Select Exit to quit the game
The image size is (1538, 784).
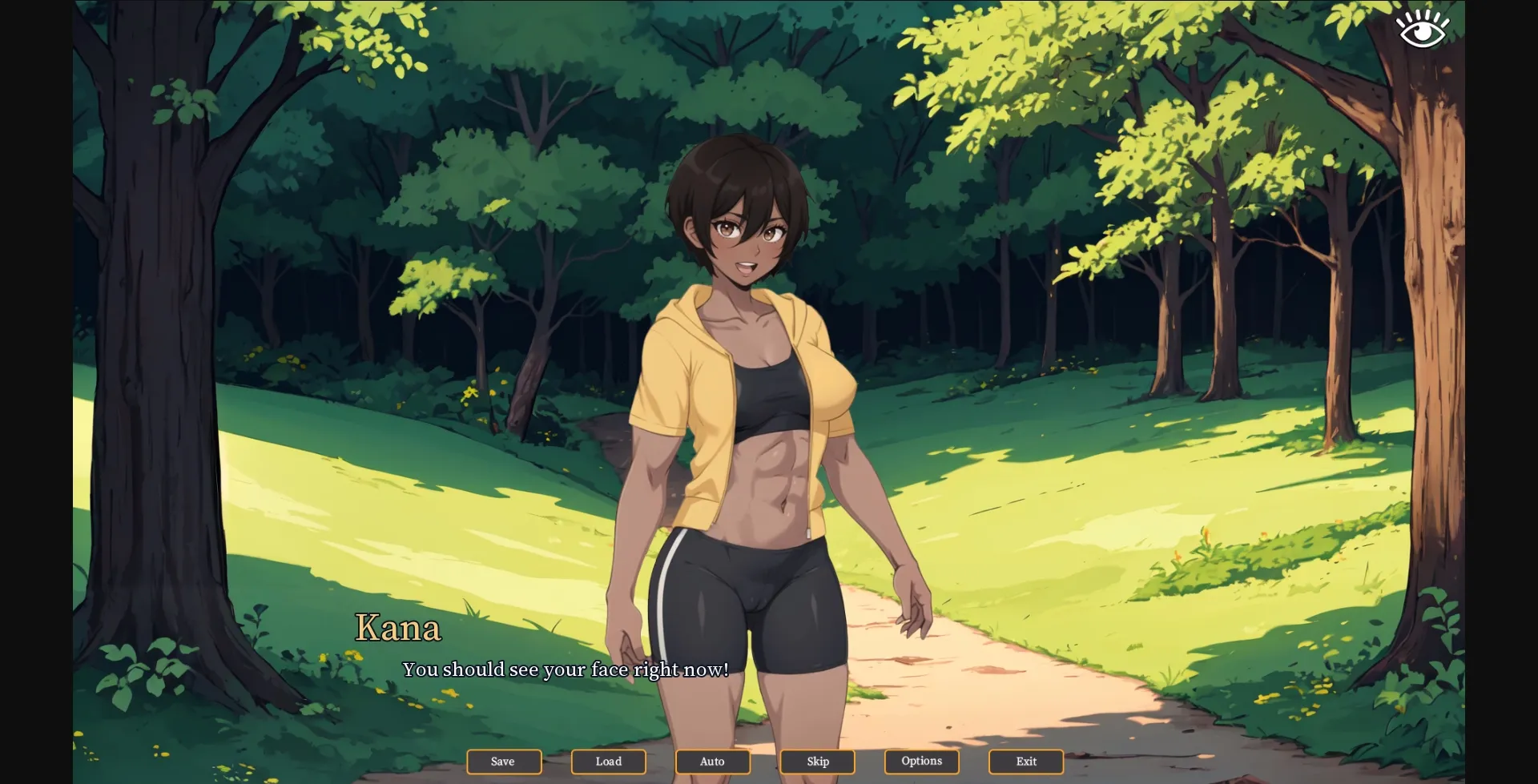click(x=1025, y=762)
